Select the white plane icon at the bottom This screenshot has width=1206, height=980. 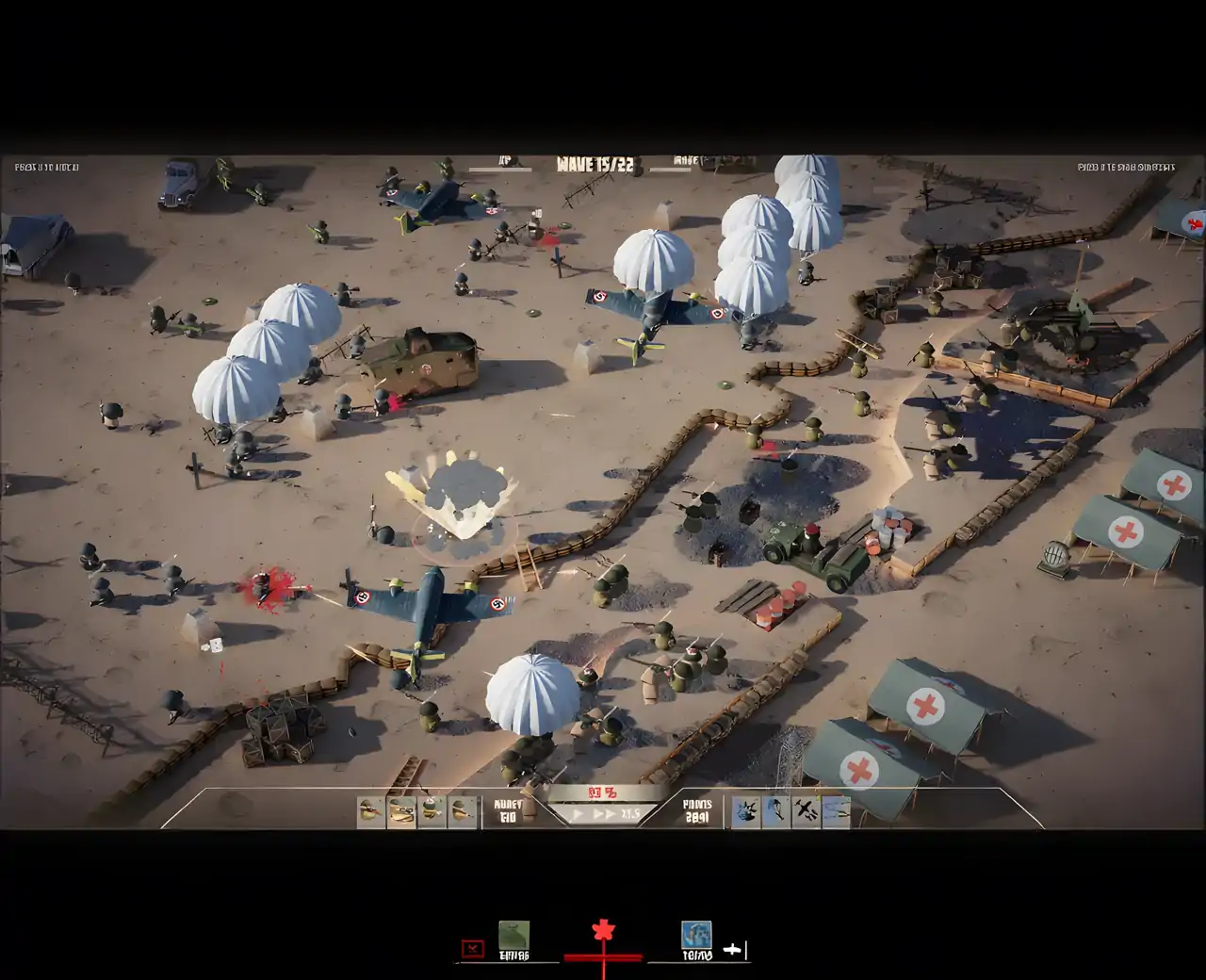732,950
